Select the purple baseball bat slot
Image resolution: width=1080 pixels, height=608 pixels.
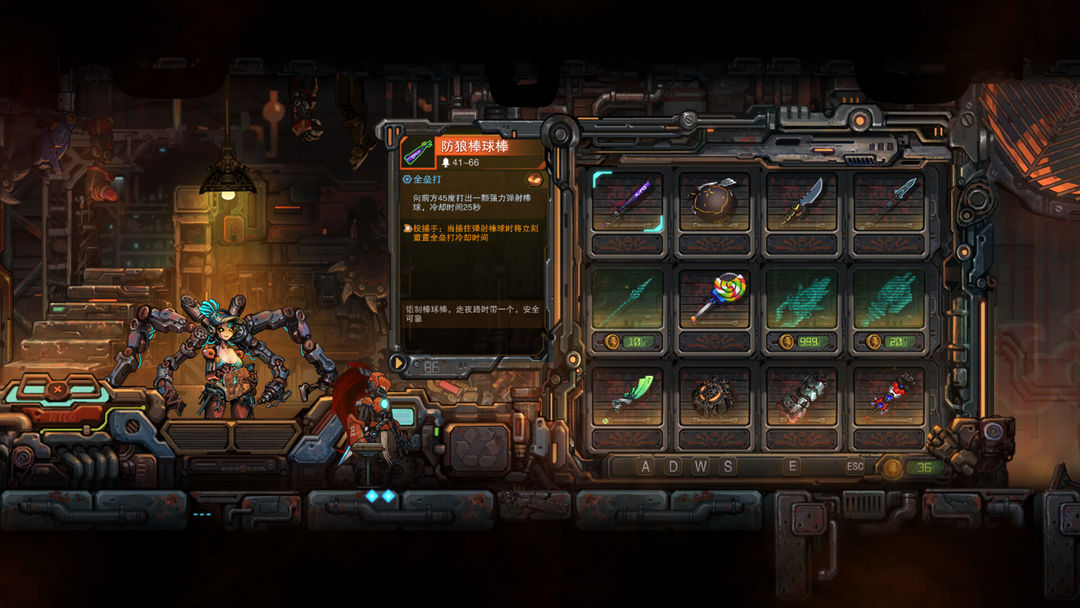(x=627, y=201)
